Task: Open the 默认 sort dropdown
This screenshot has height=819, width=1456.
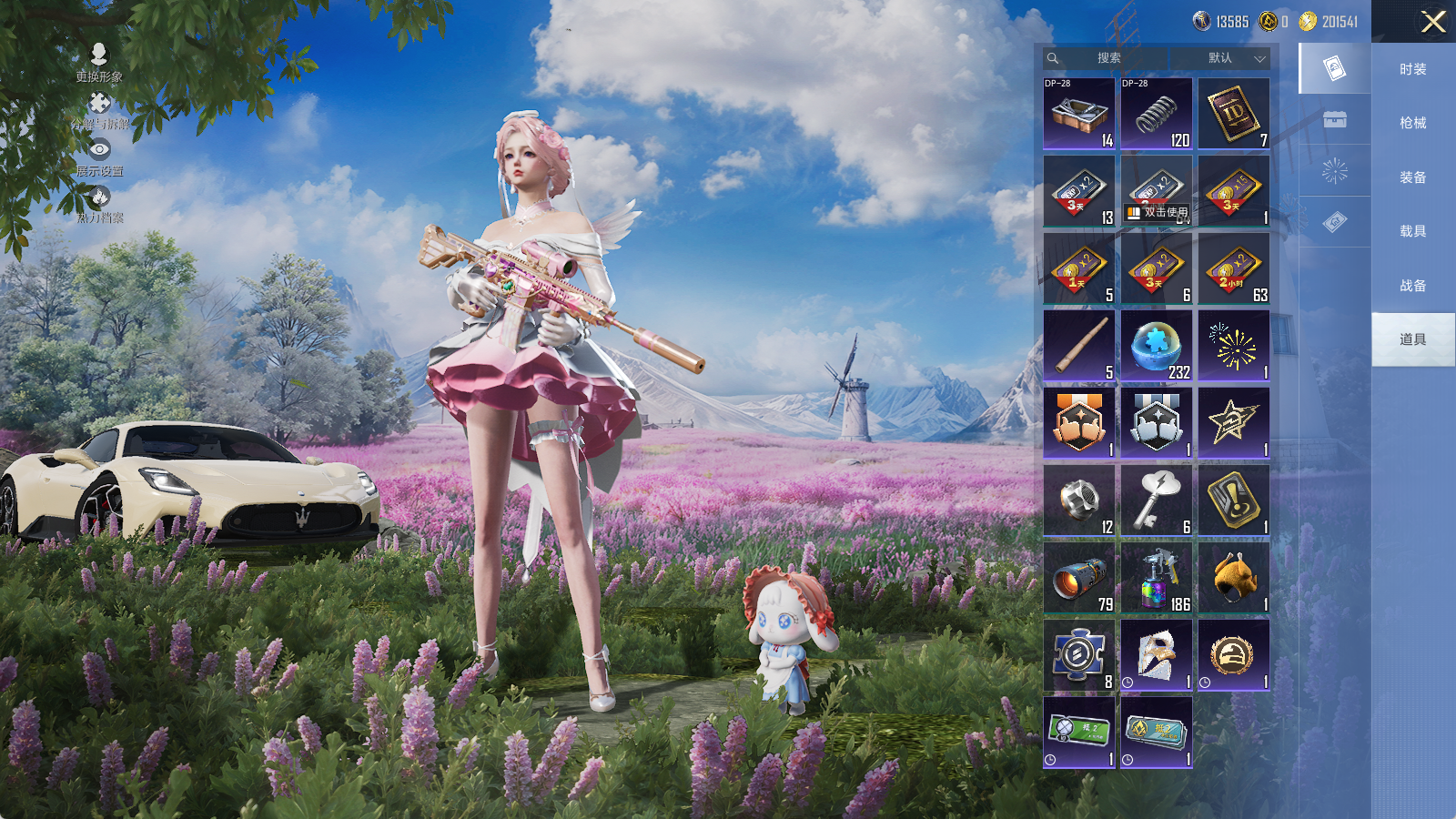Action: [x=1235, y=58]
